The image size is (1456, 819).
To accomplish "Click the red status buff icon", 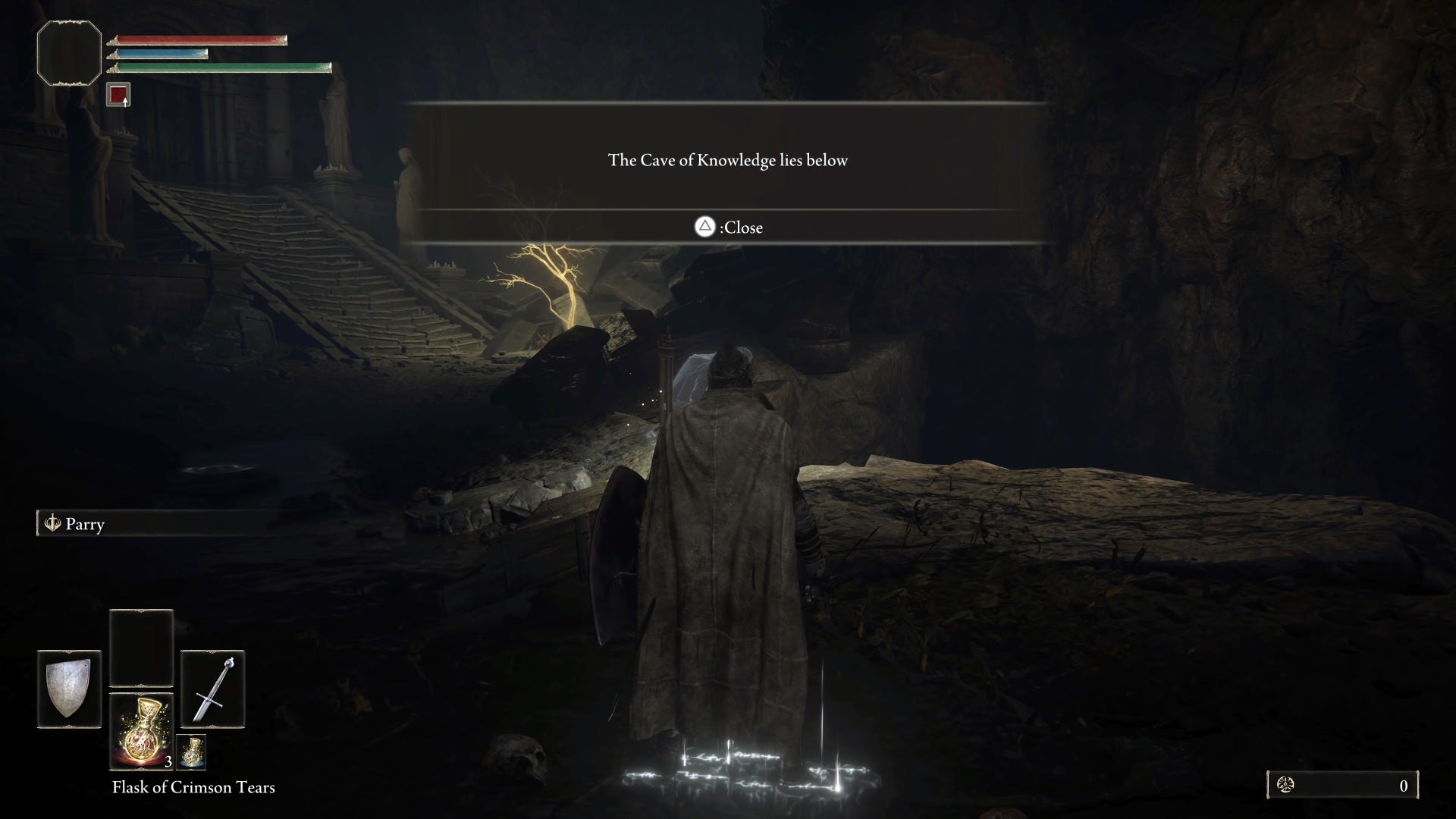I will click(x=118, y=95).
